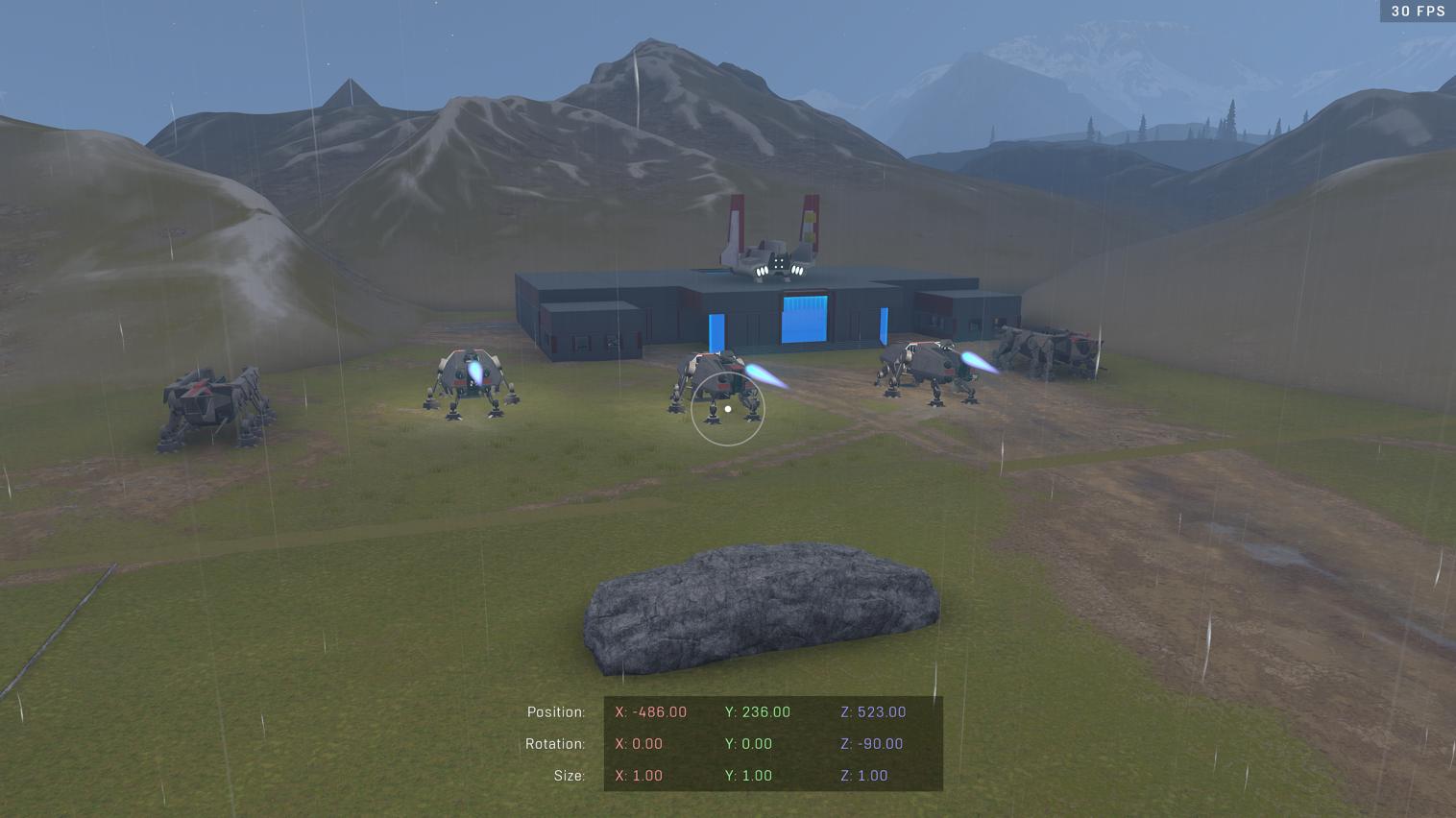1456x818 pixels.
Task: Click the Rotation label in the stats panel
Action: tap(557, 743)
